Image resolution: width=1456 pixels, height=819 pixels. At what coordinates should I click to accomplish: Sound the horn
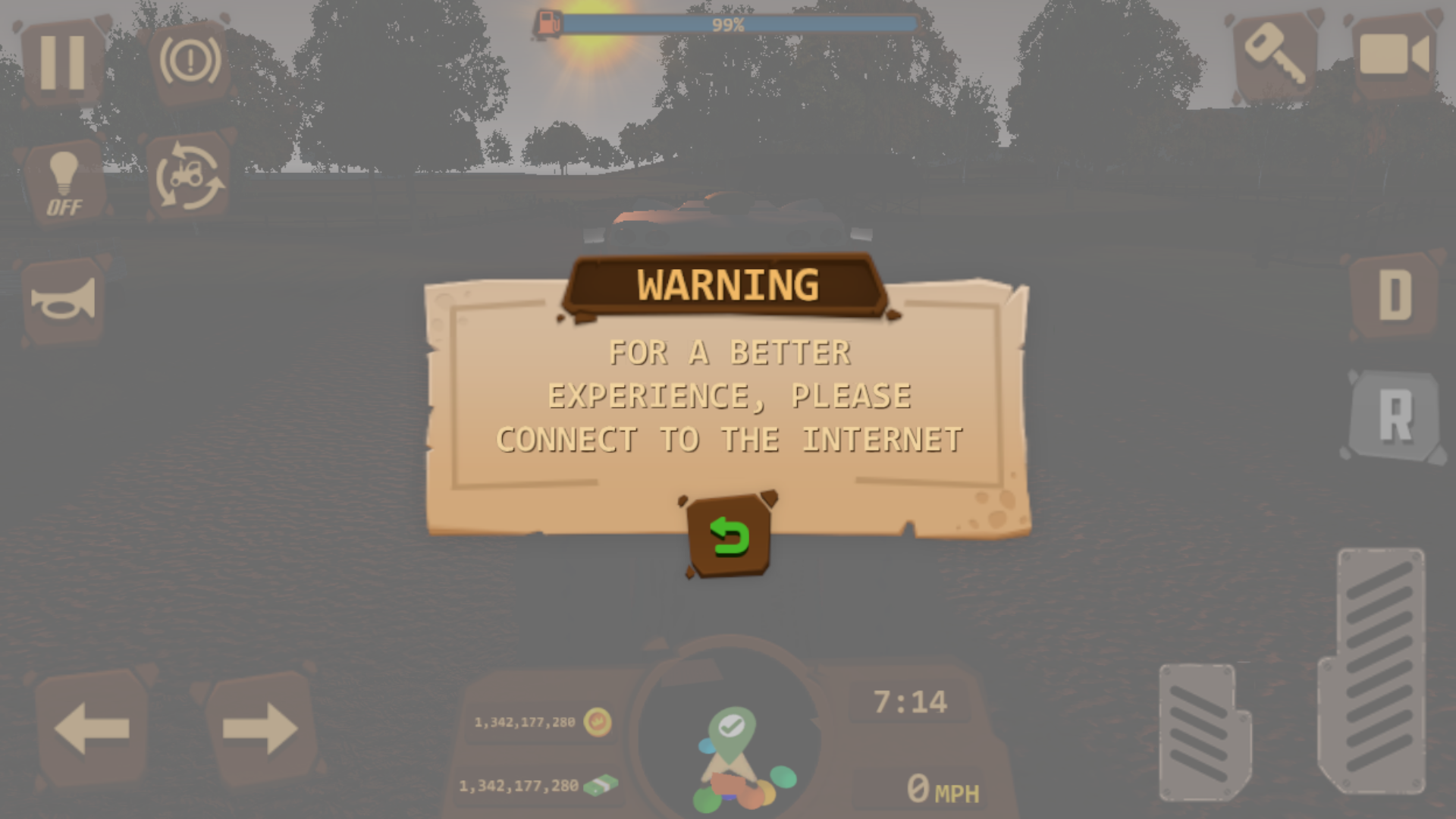[x=64, y=300]
